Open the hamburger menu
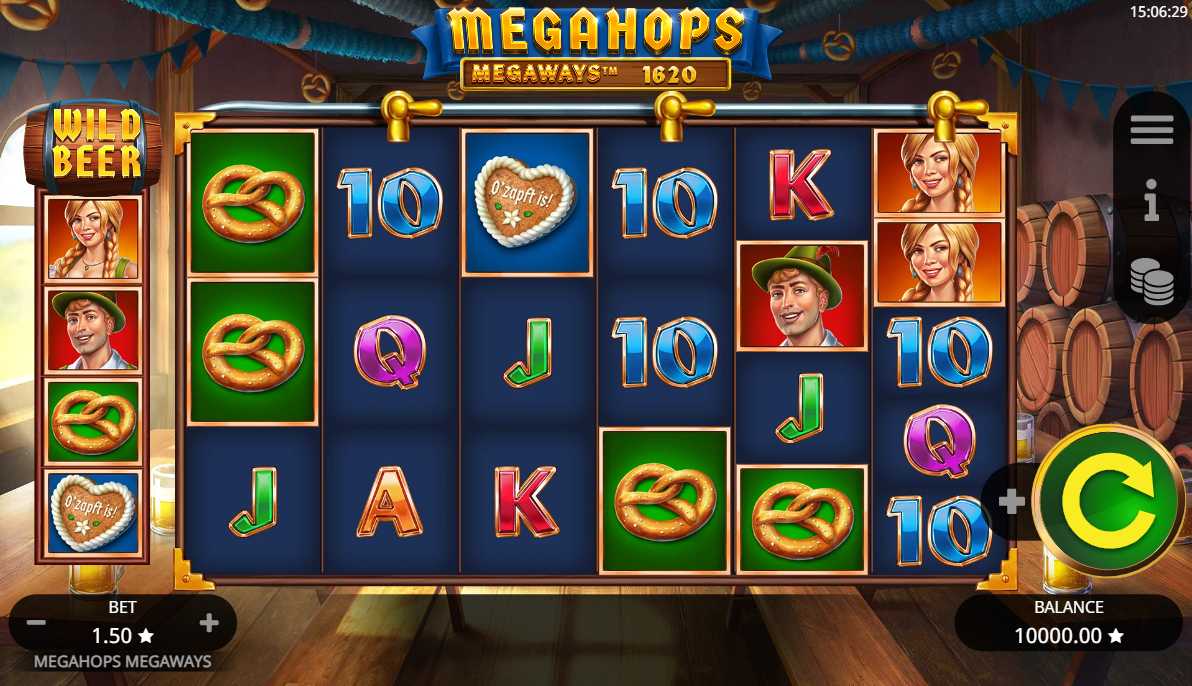Viewport: 1192px width, 686px height. [x=1151, y=129]
